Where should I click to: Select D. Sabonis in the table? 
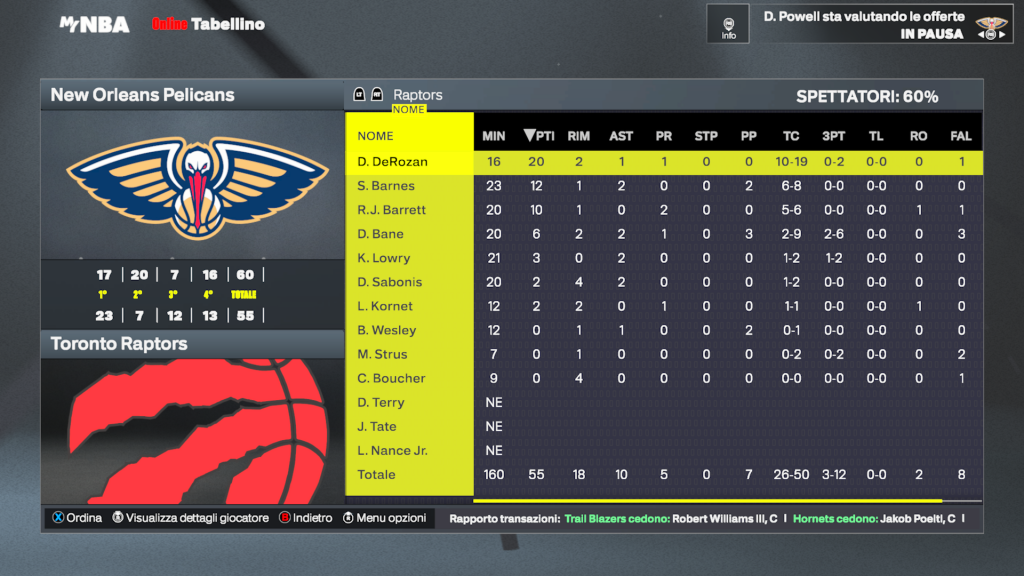[x=390, y=282]
